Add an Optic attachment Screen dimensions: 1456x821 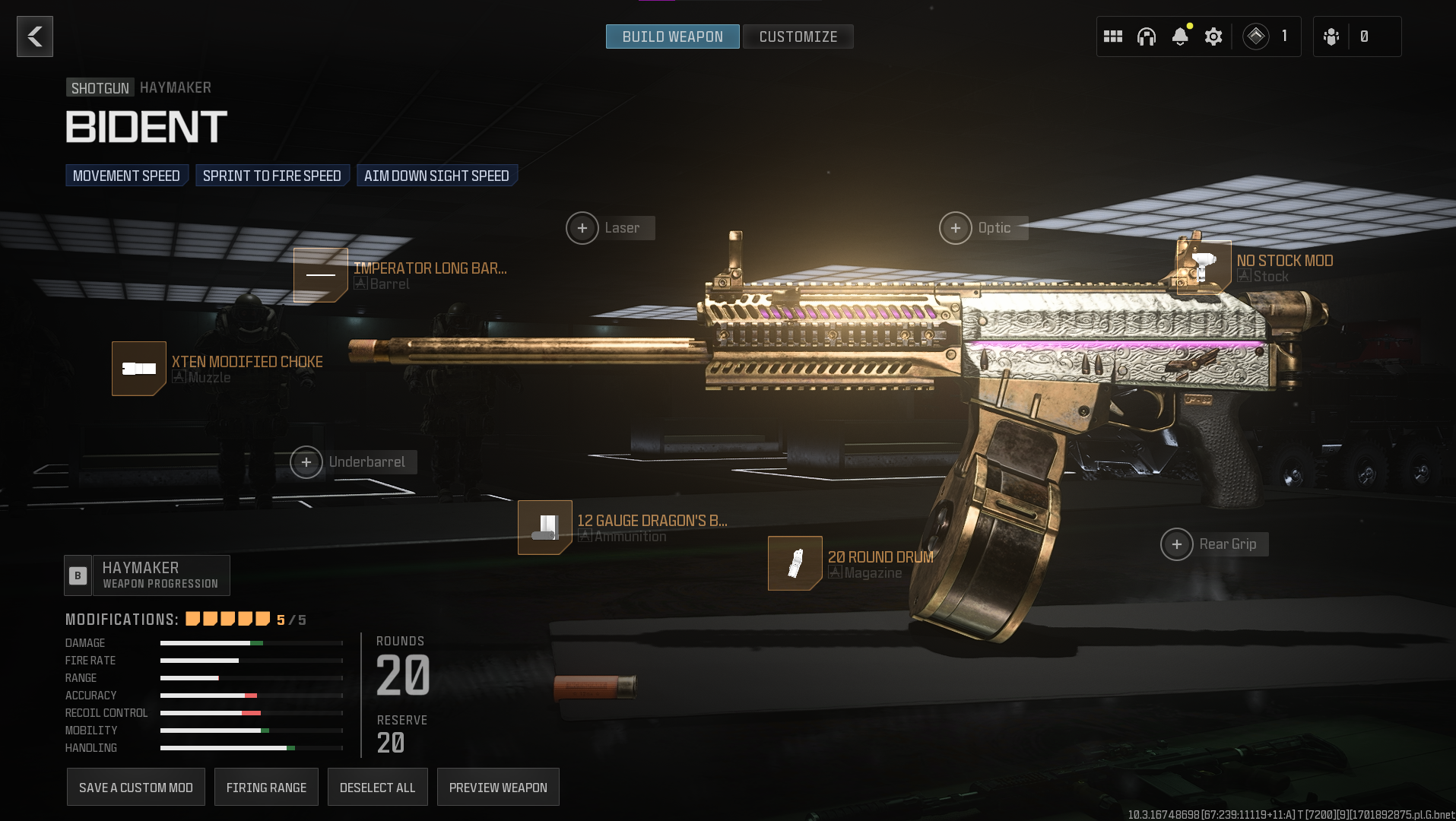tap(956, 228)
